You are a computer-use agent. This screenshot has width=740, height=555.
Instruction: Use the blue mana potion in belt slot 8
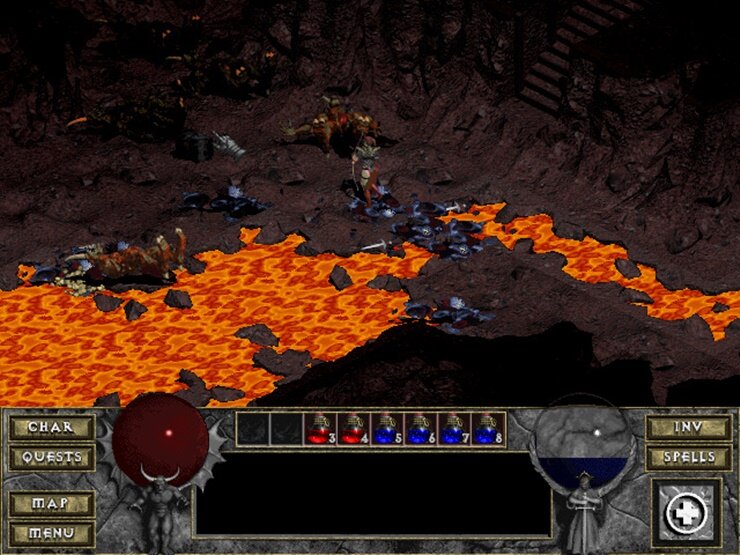click(x=488, y=430)
